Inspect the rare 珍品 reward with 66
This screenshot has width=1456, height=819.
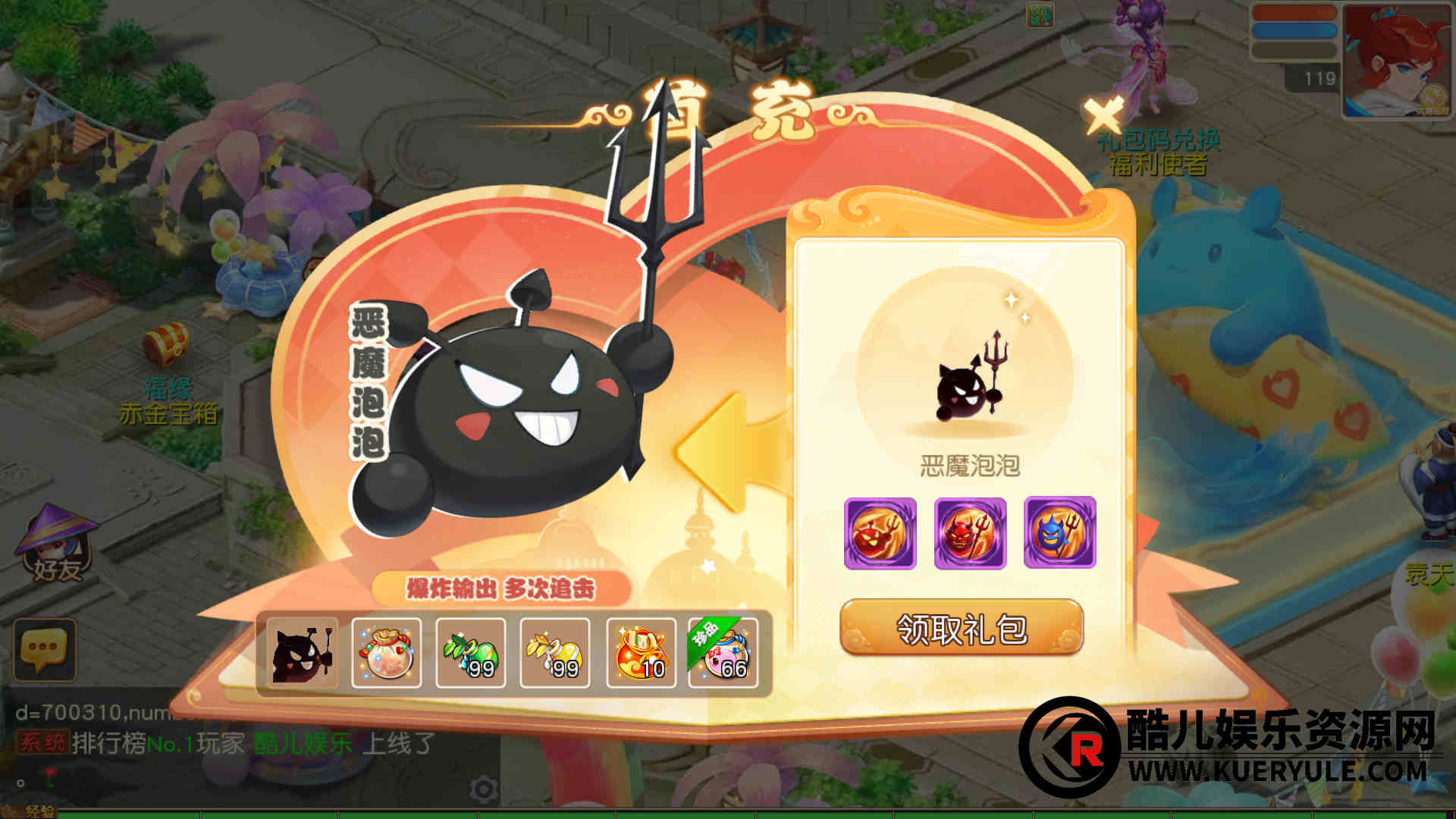click(x=723, y=653)
